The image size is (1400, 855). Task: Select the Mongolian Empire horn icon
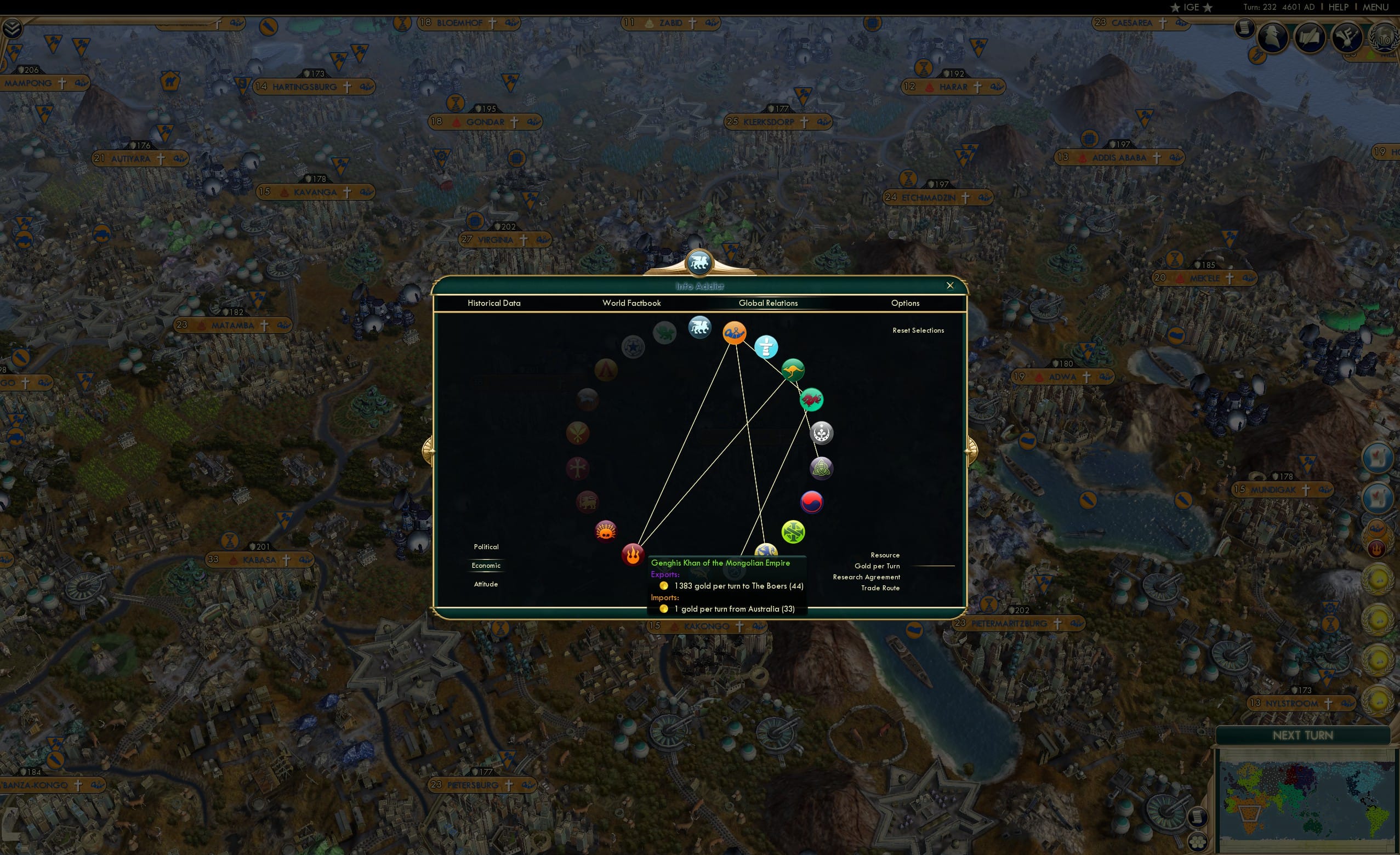tap(734, 334)
